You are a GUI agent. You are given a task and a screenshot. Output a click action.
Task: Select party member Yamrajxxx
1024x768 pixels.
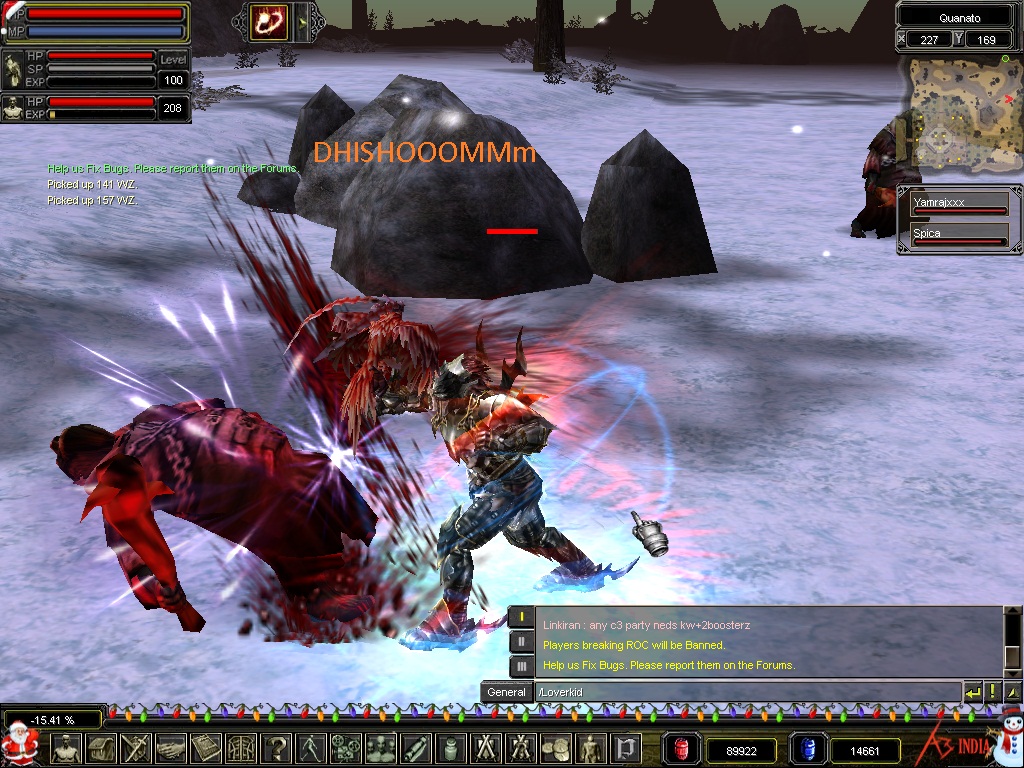(958, 203)
